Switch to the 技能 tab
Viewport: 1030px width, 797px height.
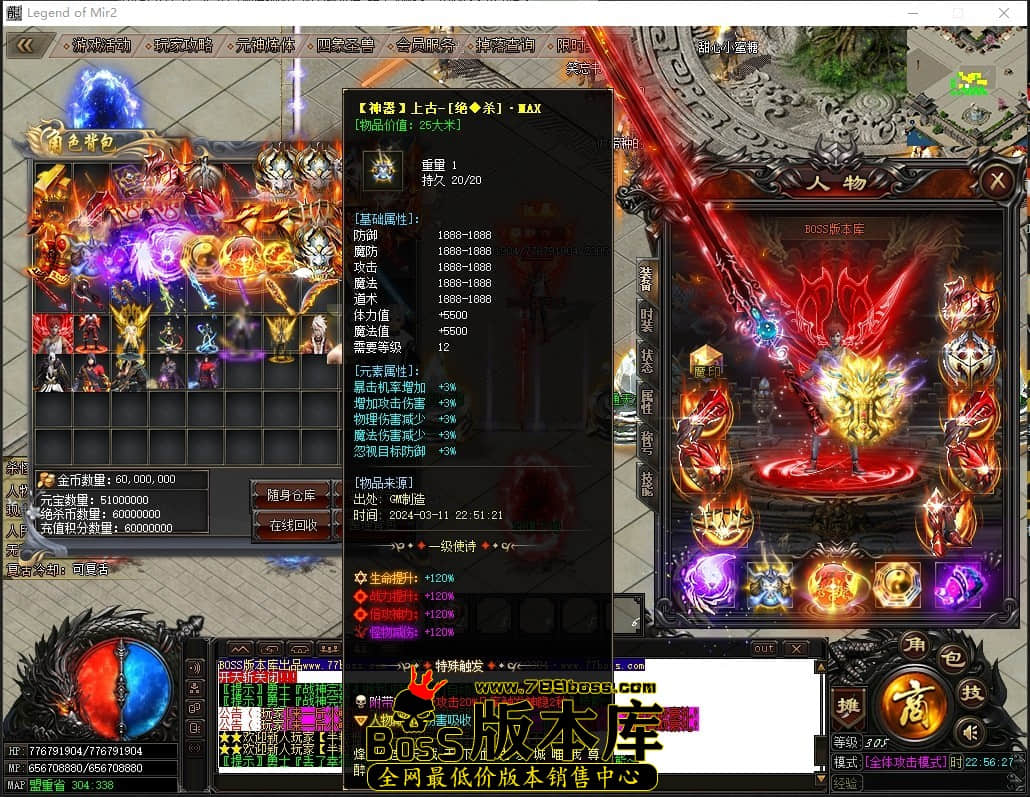647,482
